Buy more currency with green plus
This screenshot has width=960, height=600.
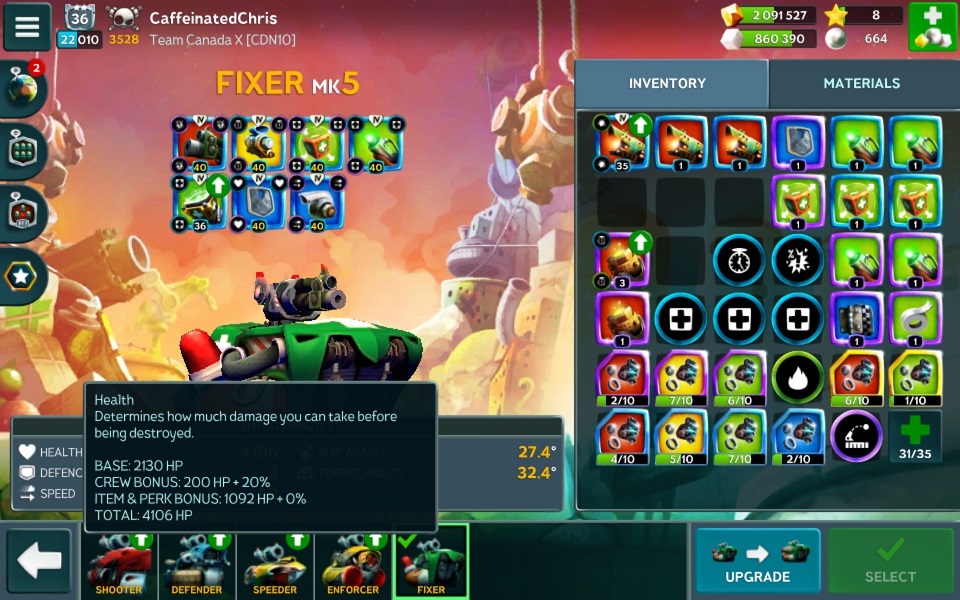pos(932,27)
